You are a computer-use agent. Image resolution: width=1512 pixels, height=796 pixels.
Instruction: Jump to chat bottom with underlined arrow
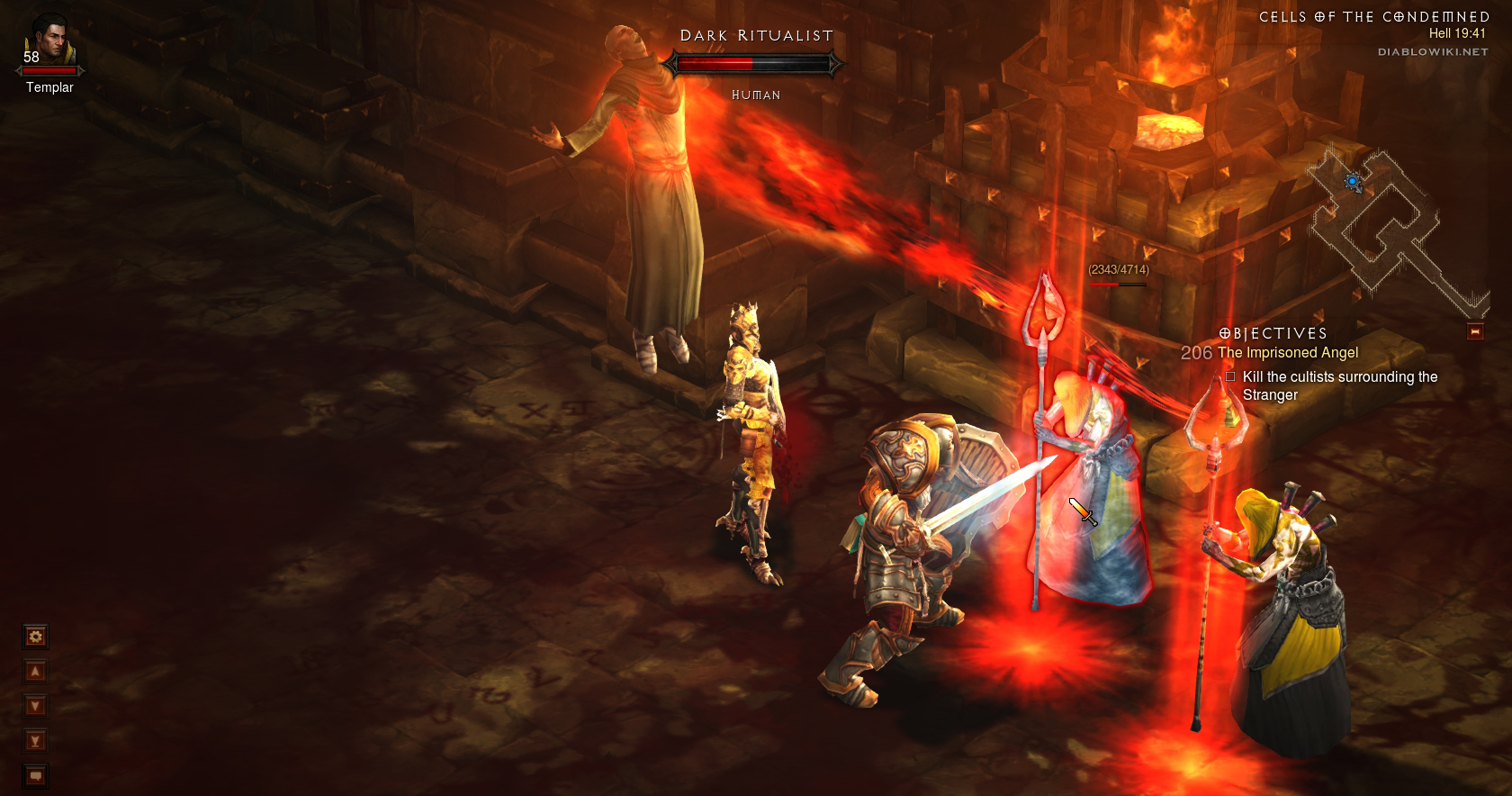[x=35, y=741]
